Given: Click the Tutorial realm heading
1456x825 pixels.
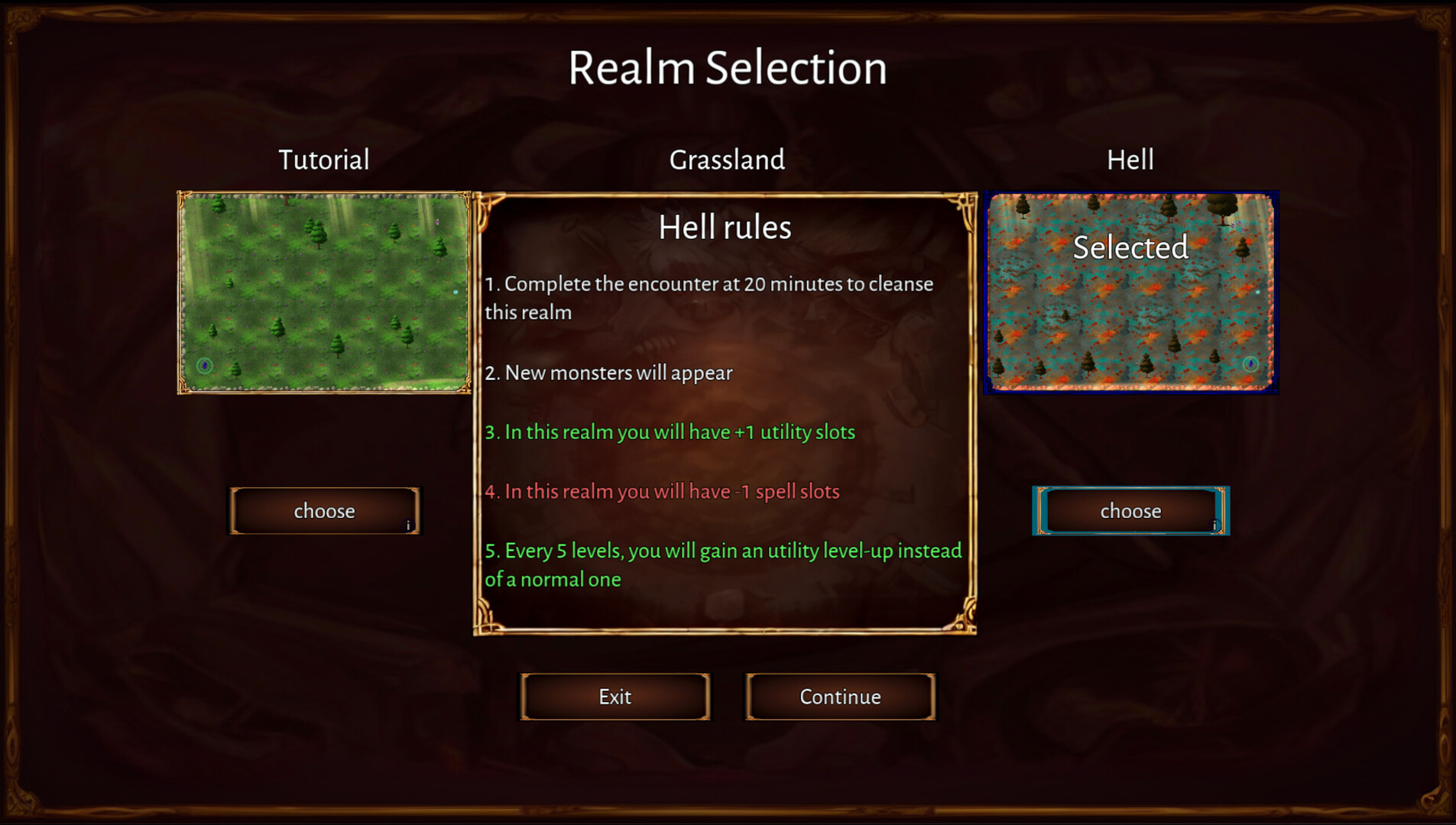Looking at the screenshot, I should (324, 160).
